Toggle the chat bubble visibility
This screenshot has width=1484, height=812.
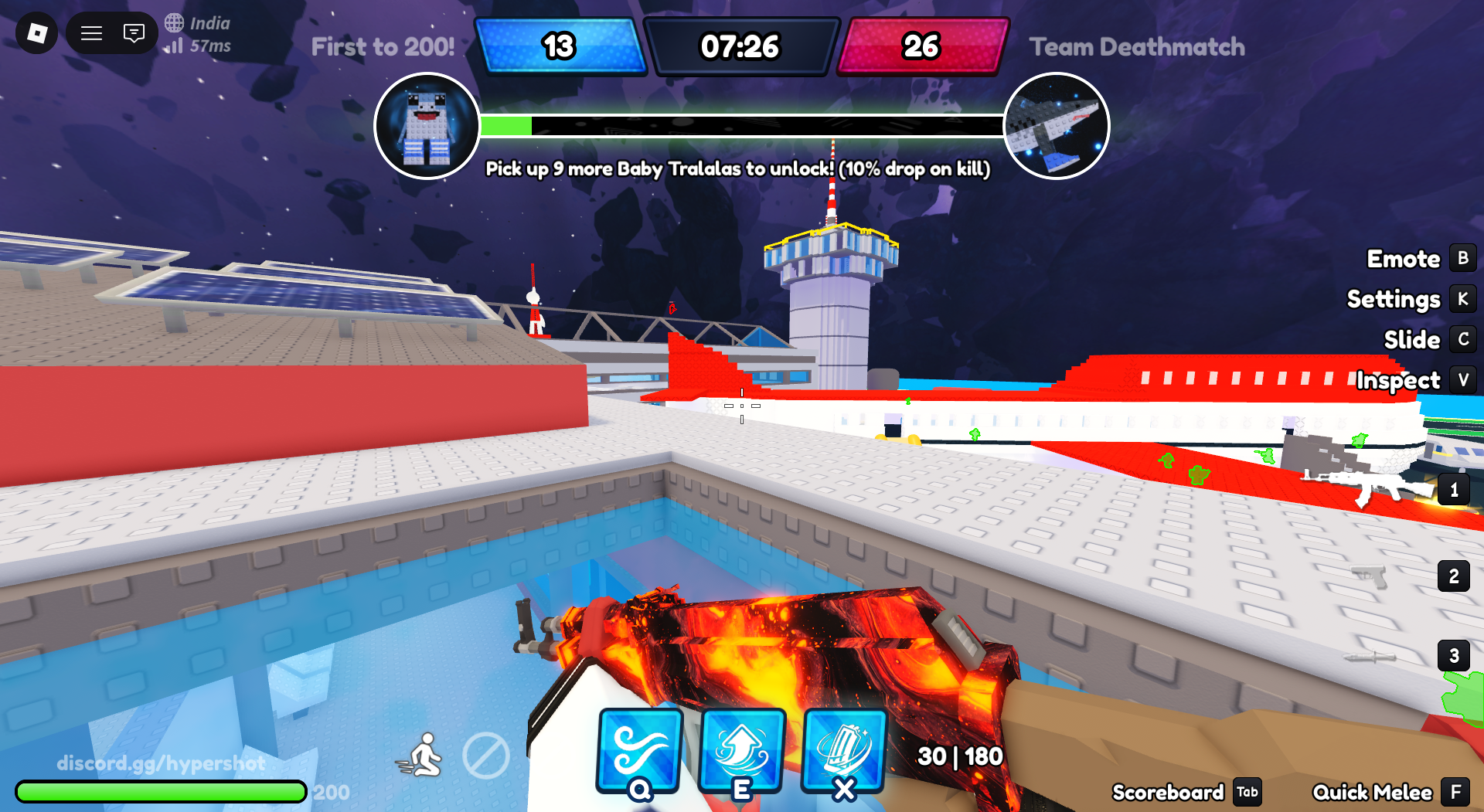[x=134, y=33]
